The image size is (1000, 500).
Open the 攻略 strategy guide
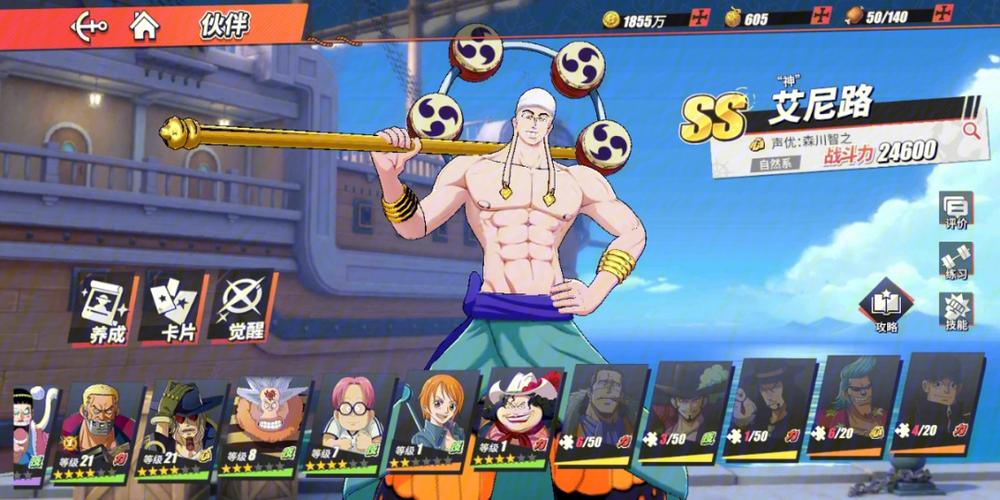pyautogui.click(x=885, y=308)
